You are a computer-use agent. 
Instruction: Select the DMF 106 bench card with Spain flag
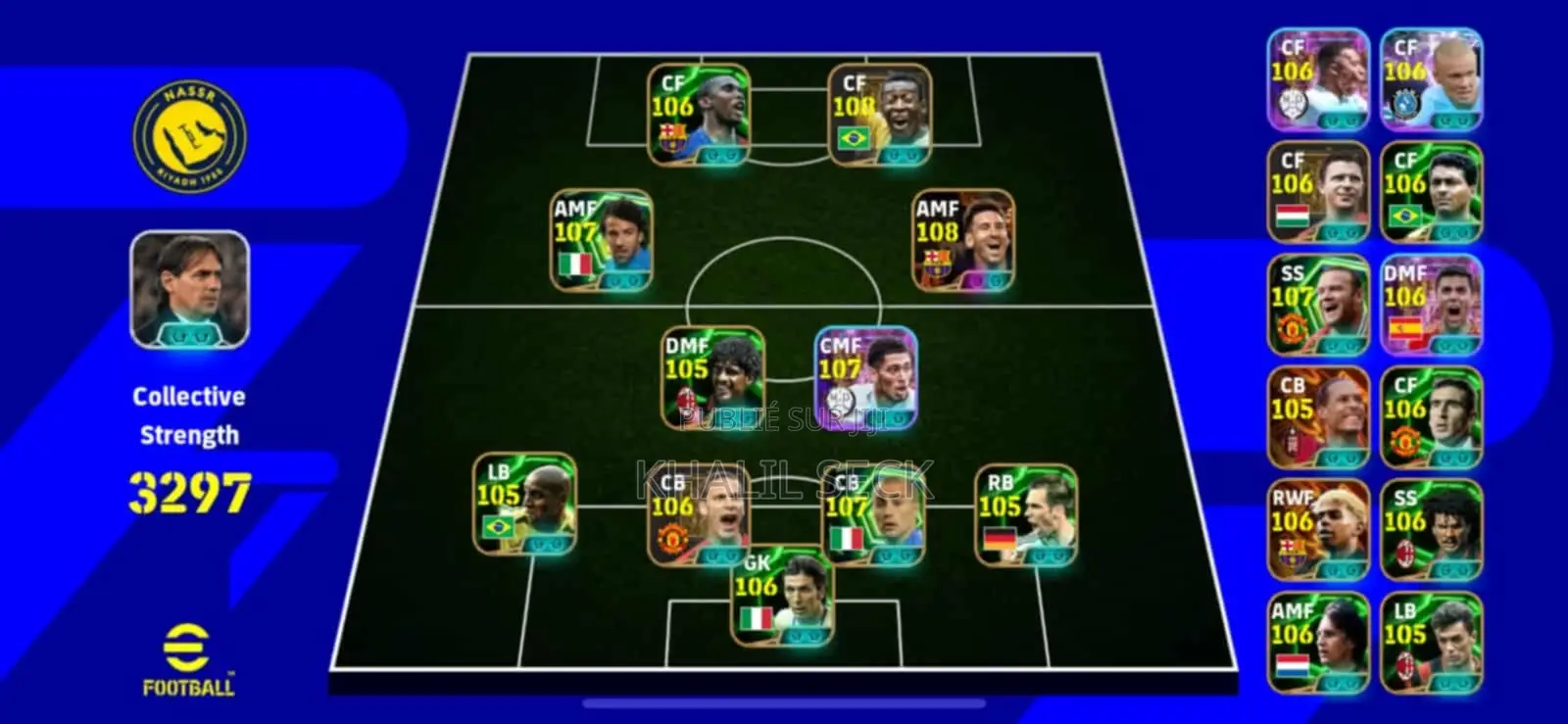coord(1437,302)
